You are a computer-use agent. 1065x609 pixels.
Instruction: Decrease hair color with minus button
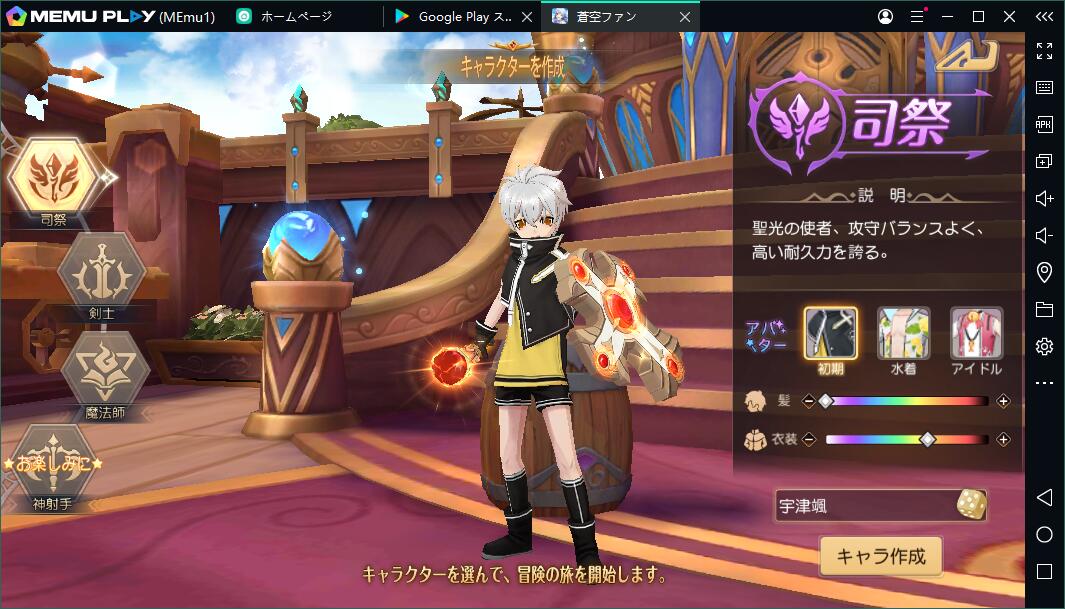point(809,401)
